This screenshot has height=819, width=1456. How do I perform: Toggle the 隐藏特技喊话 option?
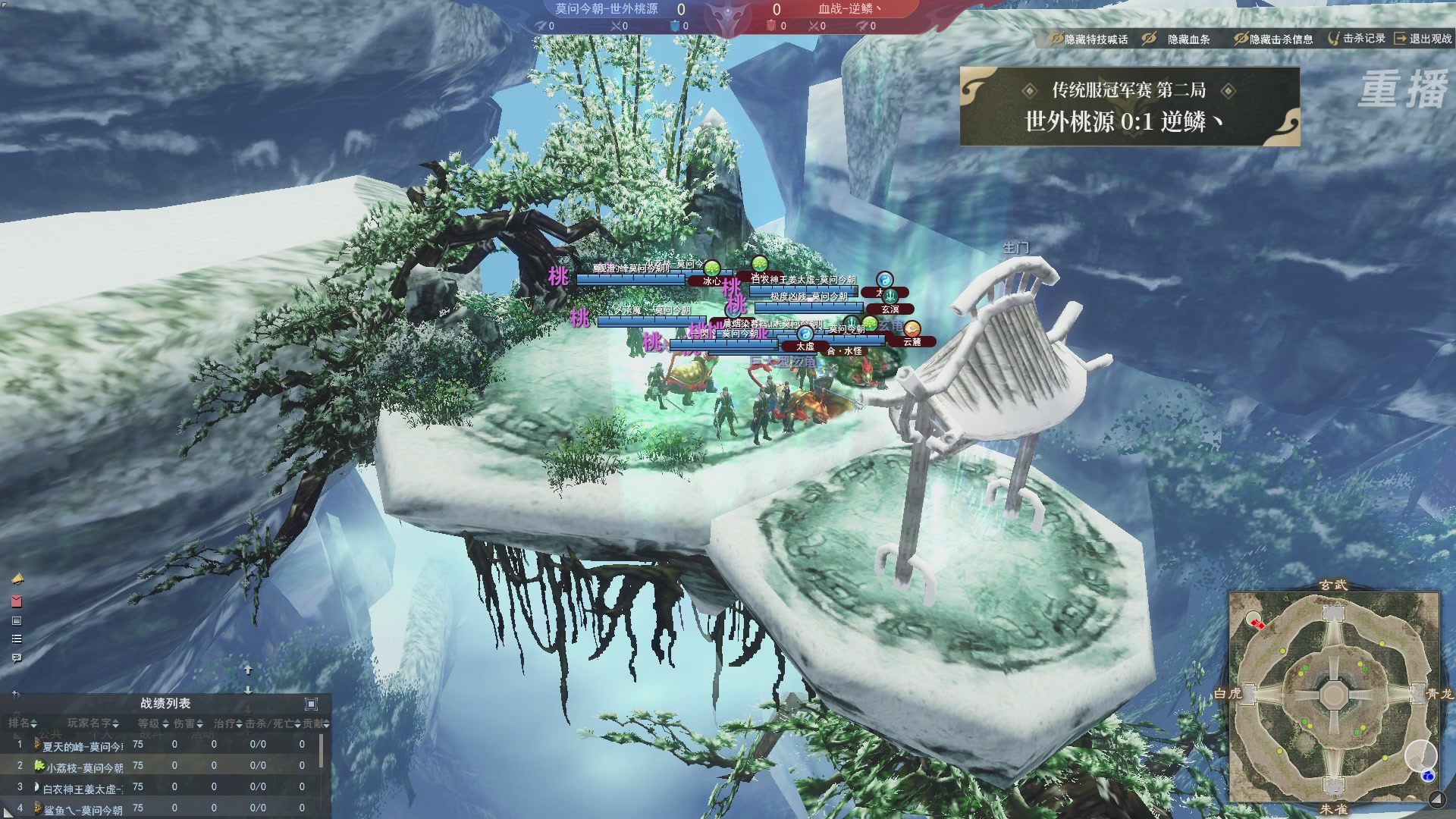[1088, 39]
